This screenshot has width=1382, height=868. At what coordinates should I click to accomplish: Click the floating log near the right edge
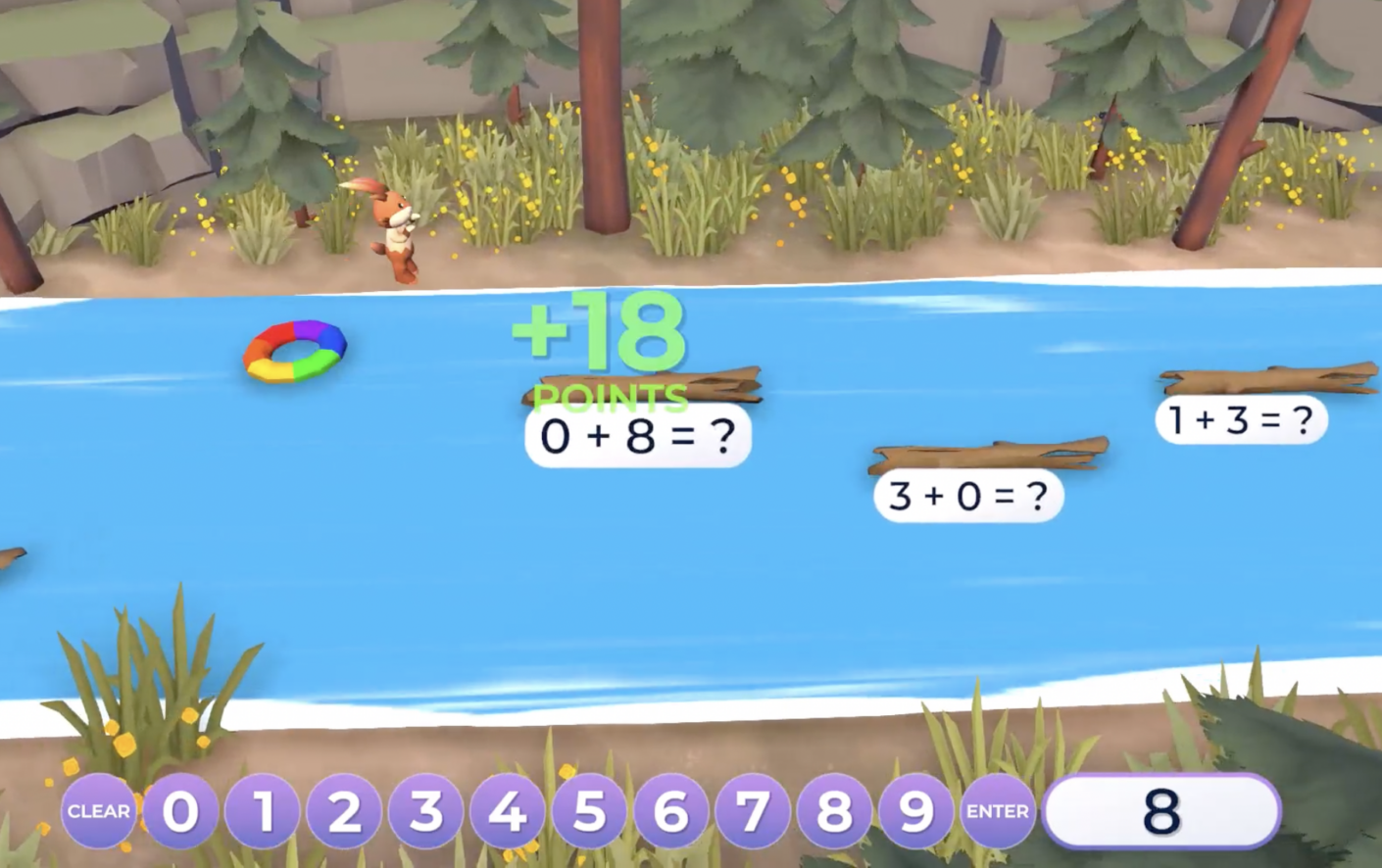pyautogui.click(x=1264, y=377)
